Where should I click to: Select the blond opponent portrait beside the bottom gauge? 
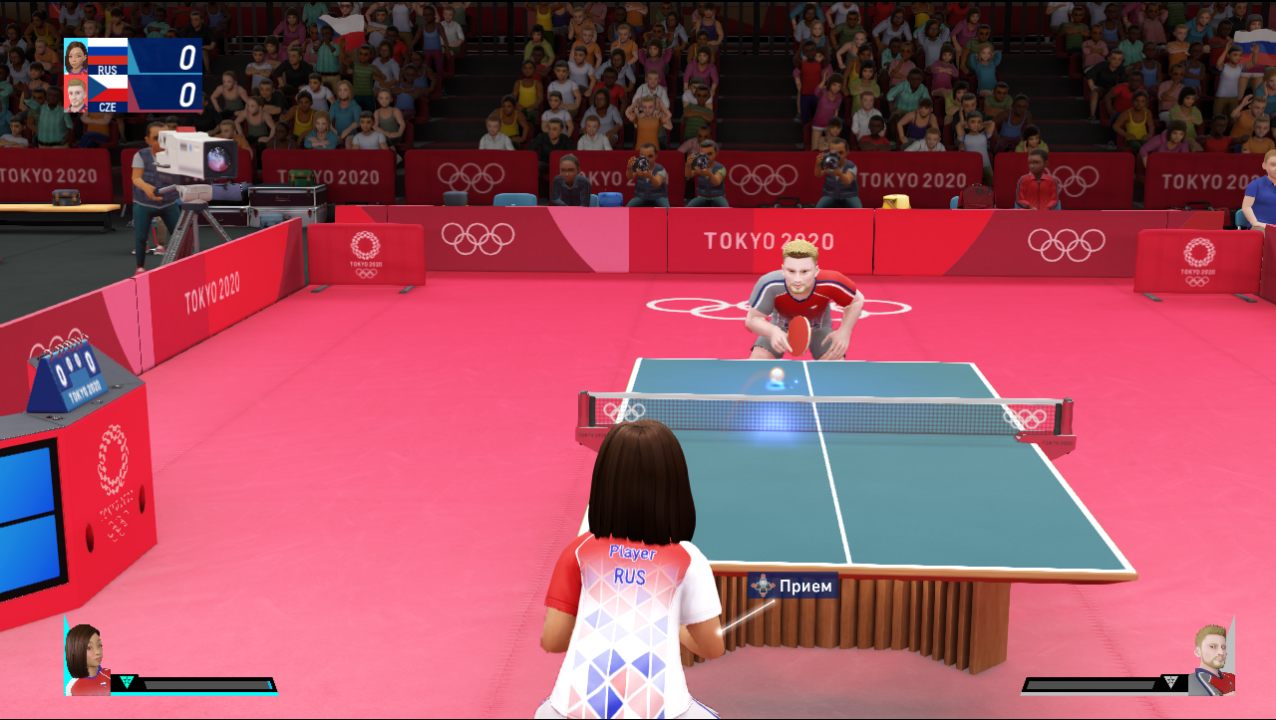[1211, 659]
